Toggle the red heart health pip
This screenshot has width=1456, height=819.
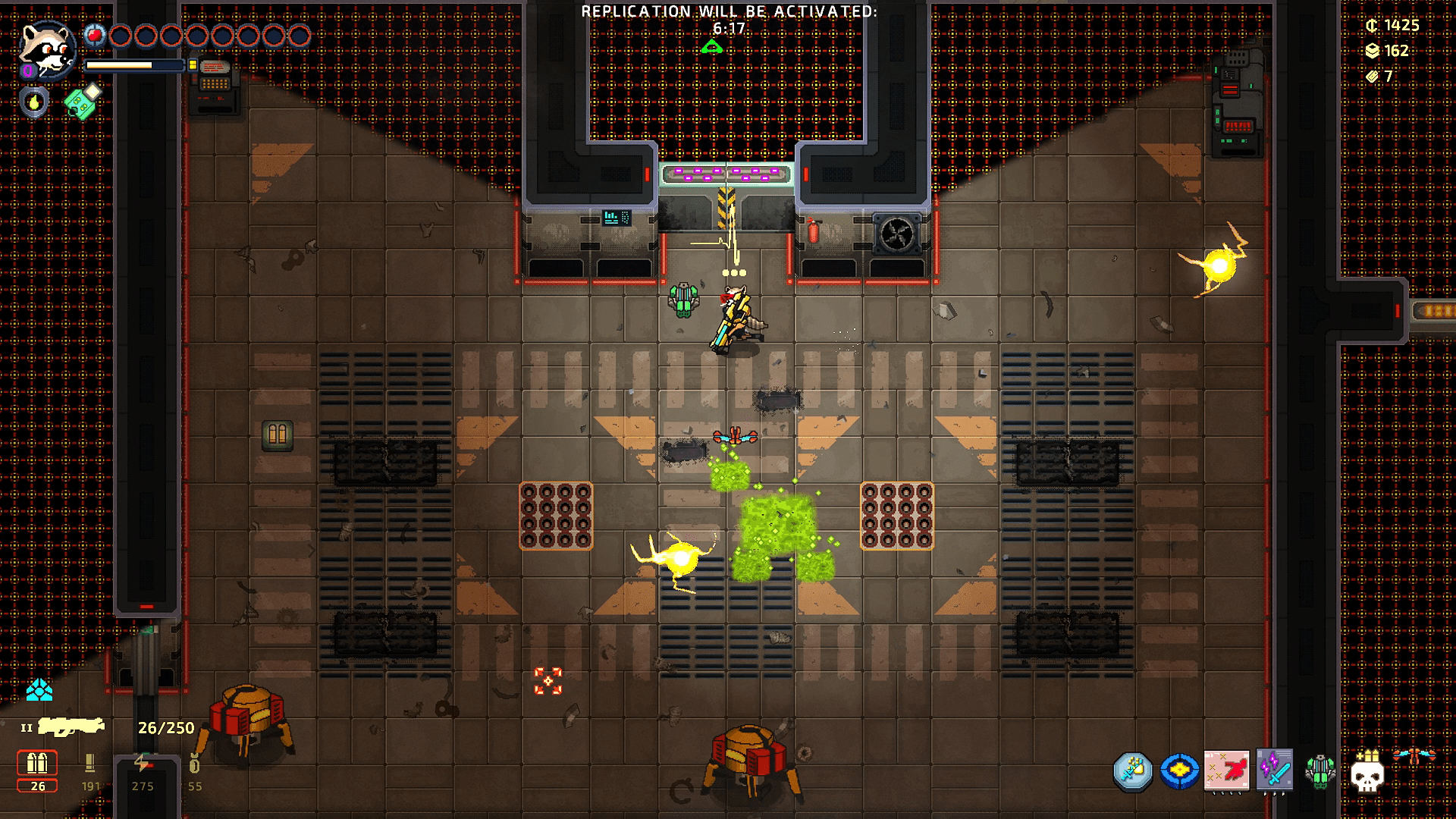coord(95,36)
